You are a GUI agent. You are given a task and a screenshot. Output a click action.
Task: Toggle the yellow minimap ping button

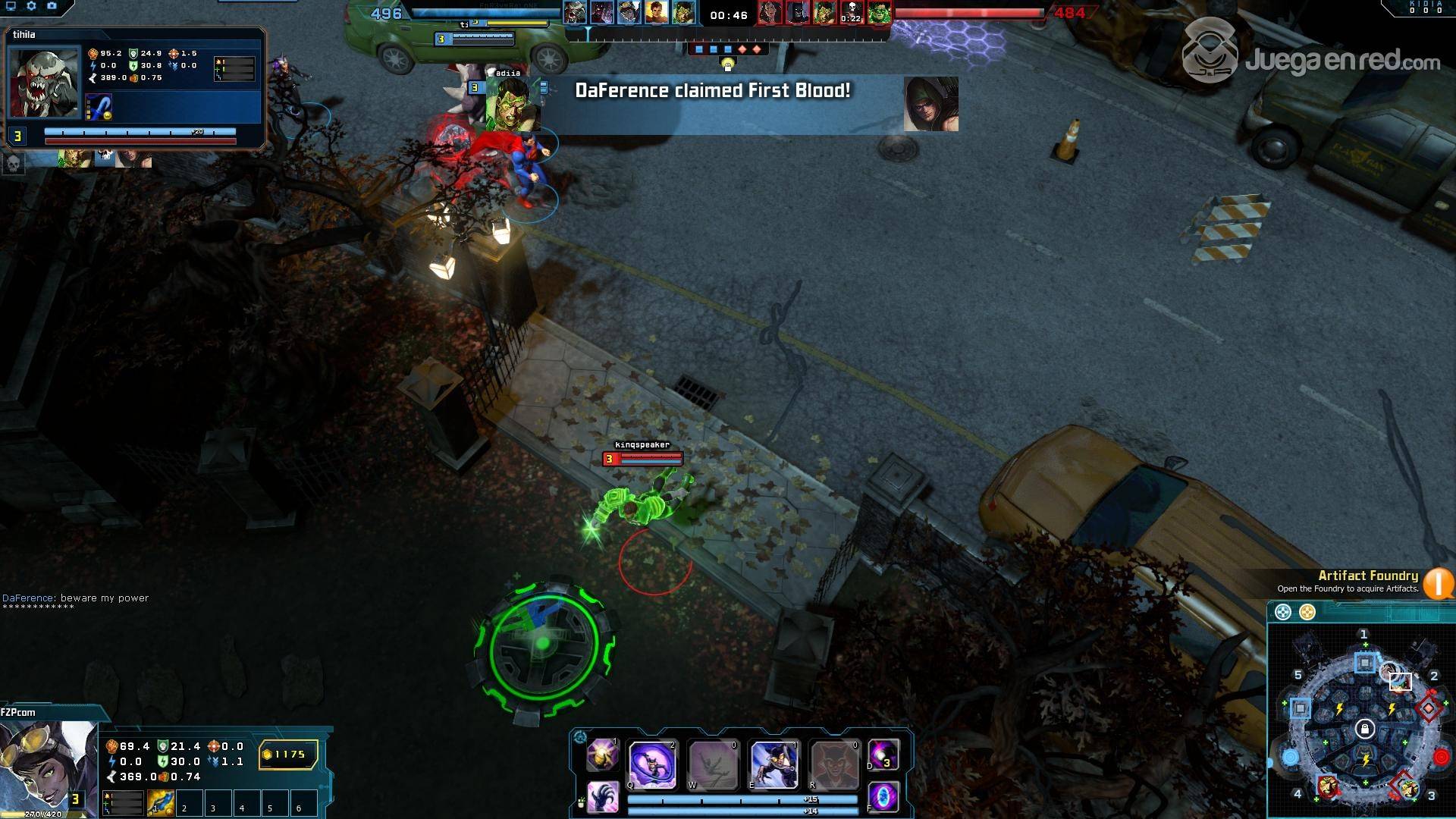pos(1307,612)
